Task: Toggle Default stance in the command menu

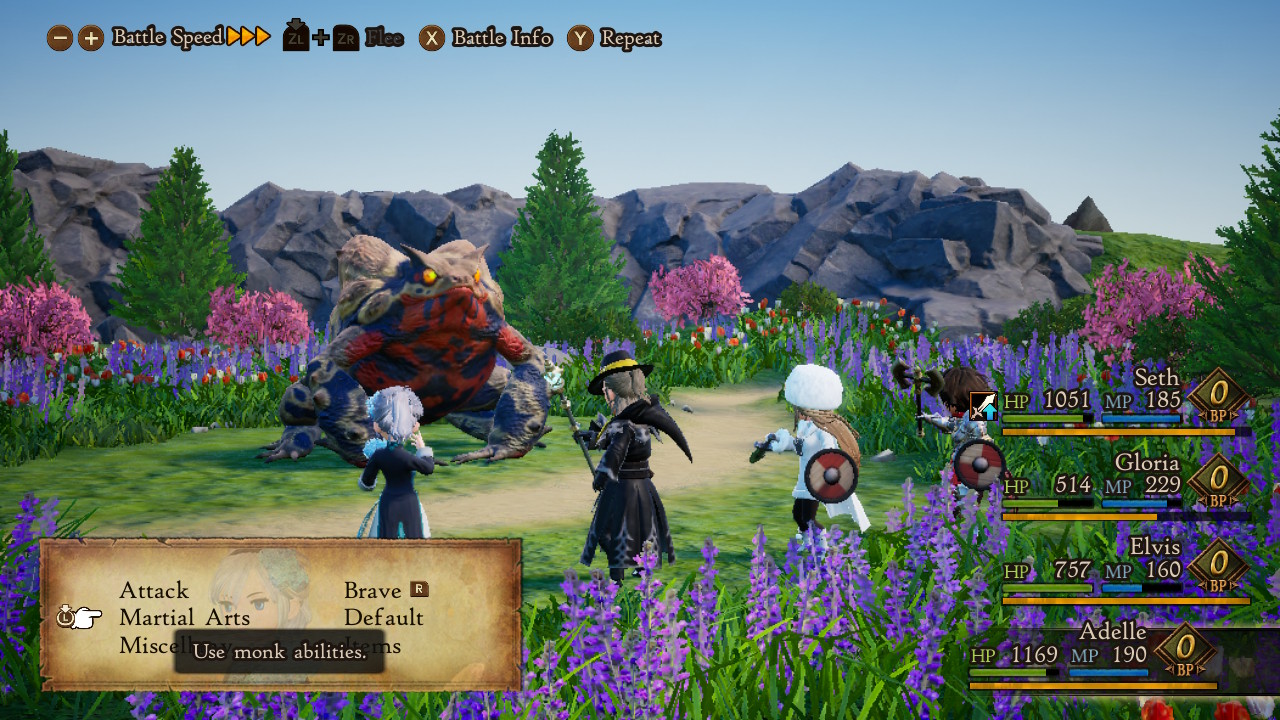Action: click(383, 618)
